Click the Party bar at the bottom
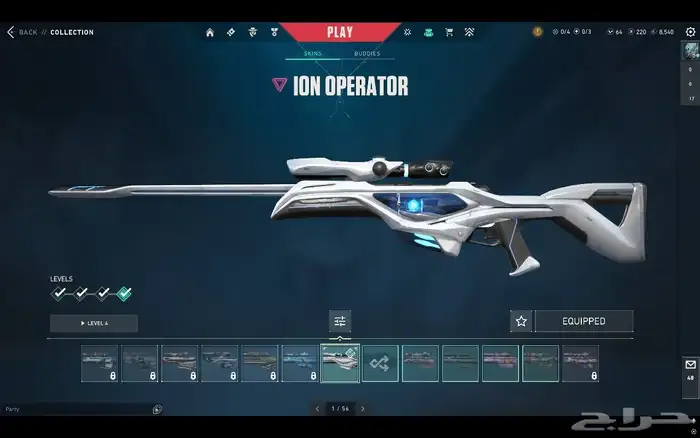This screenshot has width=700, height=438. tap(80, 409)
